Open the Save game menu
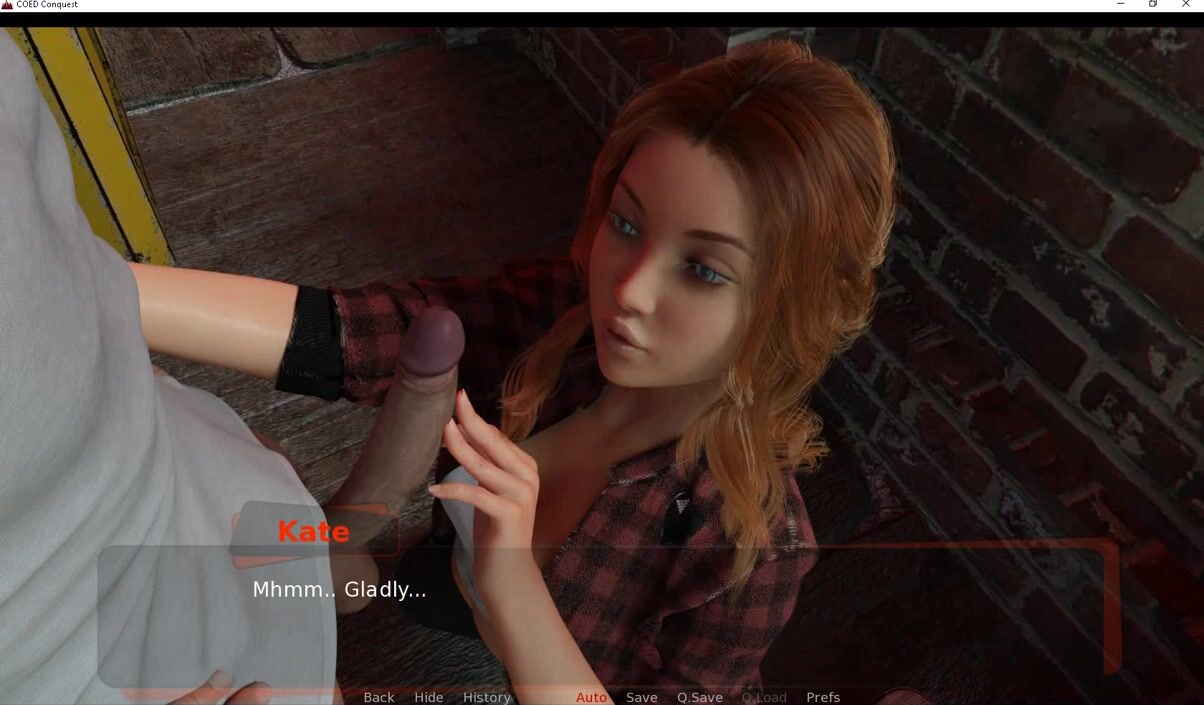 (x=641, y=697)
